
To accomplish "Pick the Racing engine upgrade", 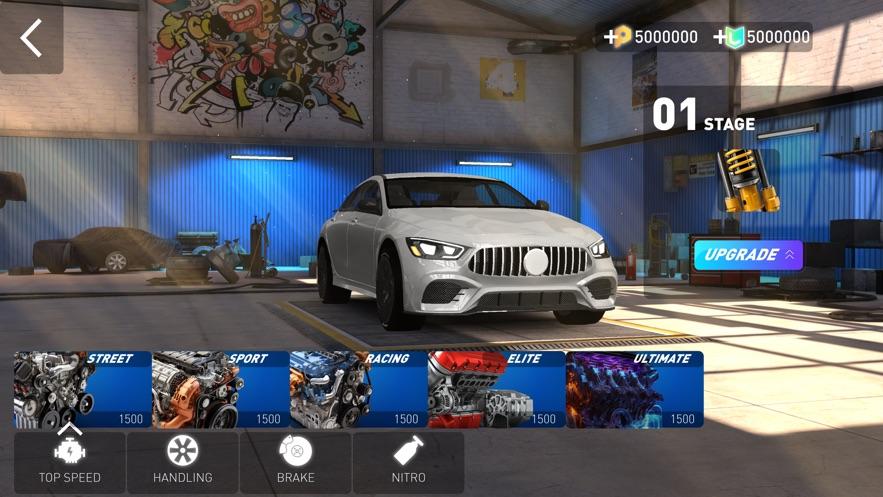I will coord(359,389).
